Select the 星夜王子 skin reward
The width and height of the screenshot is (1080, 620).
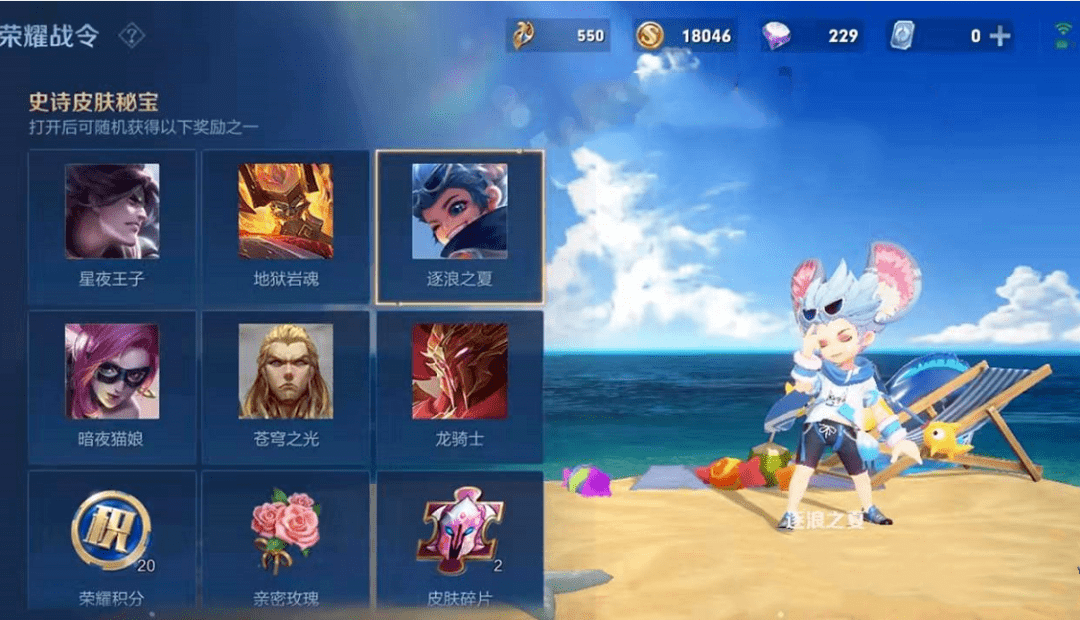[112, 227]
